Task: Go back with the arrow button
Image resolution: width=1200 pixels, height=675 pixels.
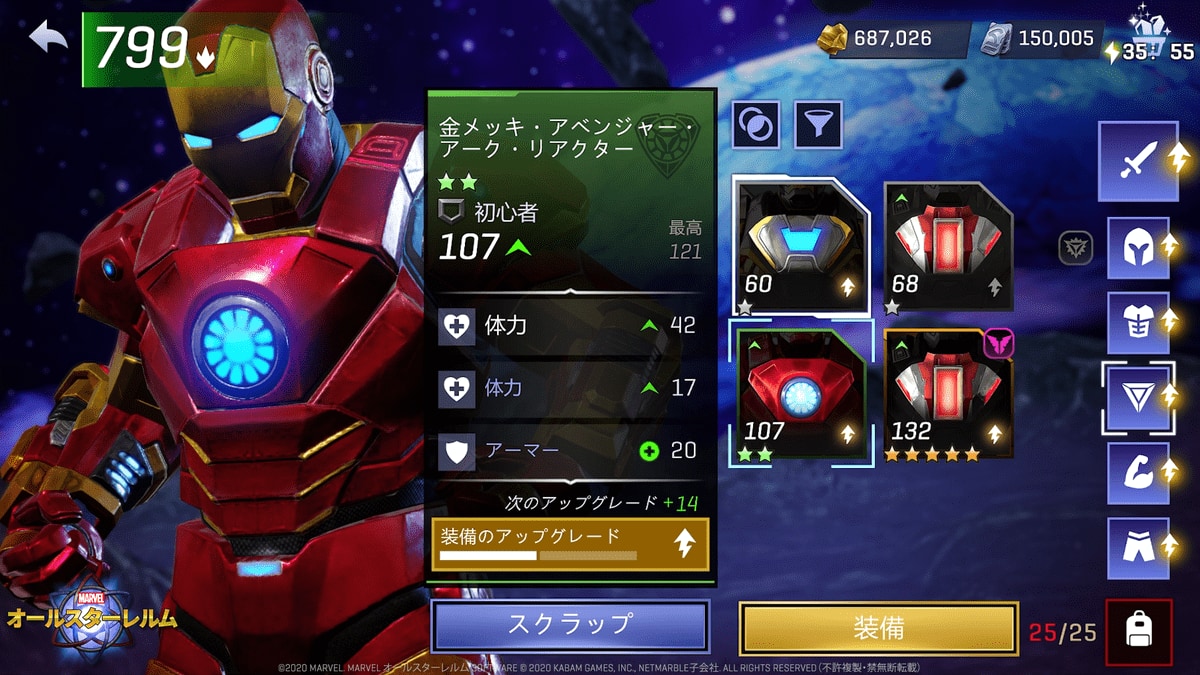Action: (48, 40)
